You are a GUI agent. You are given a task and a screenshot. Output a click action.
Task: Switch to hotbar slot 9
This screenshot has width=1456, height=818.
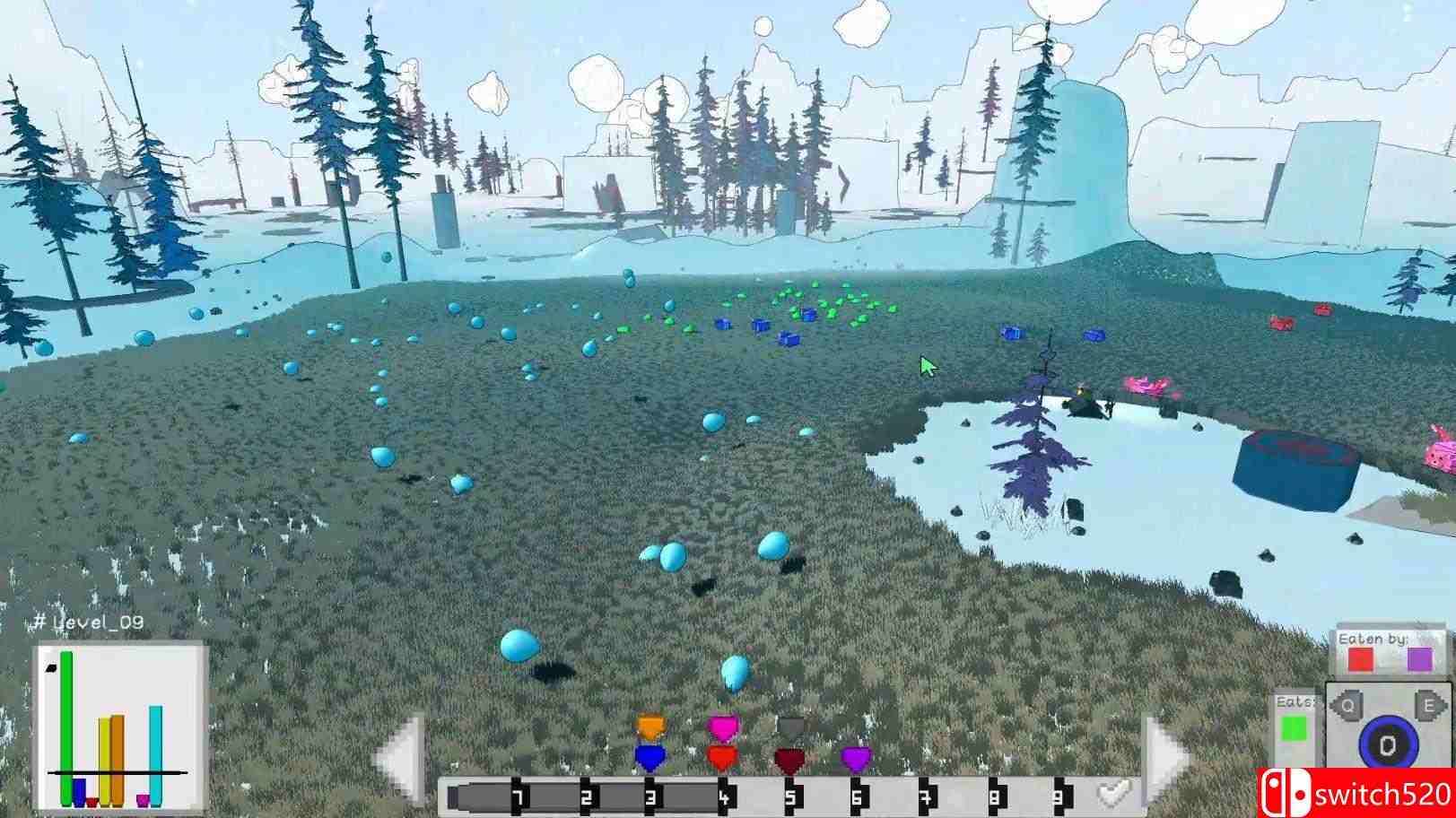click(1060, 794)
